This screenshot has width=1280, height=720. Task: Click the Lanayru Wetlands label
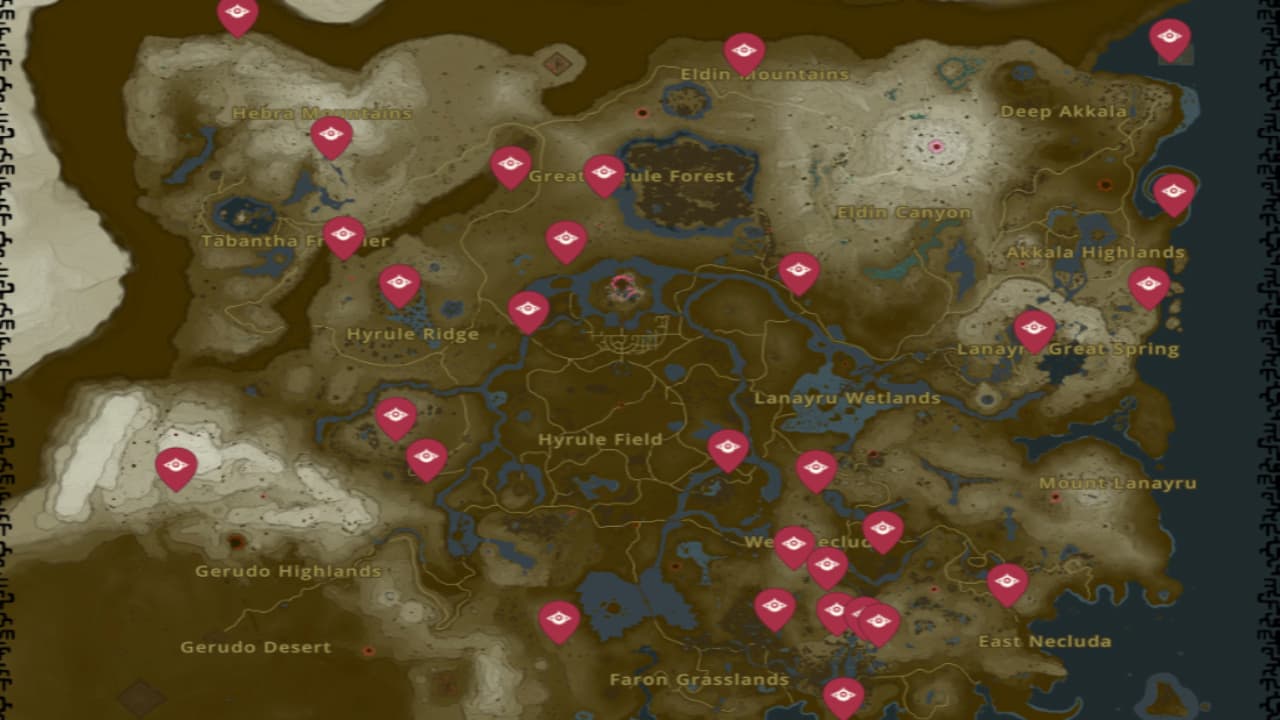tap(849, 397)
